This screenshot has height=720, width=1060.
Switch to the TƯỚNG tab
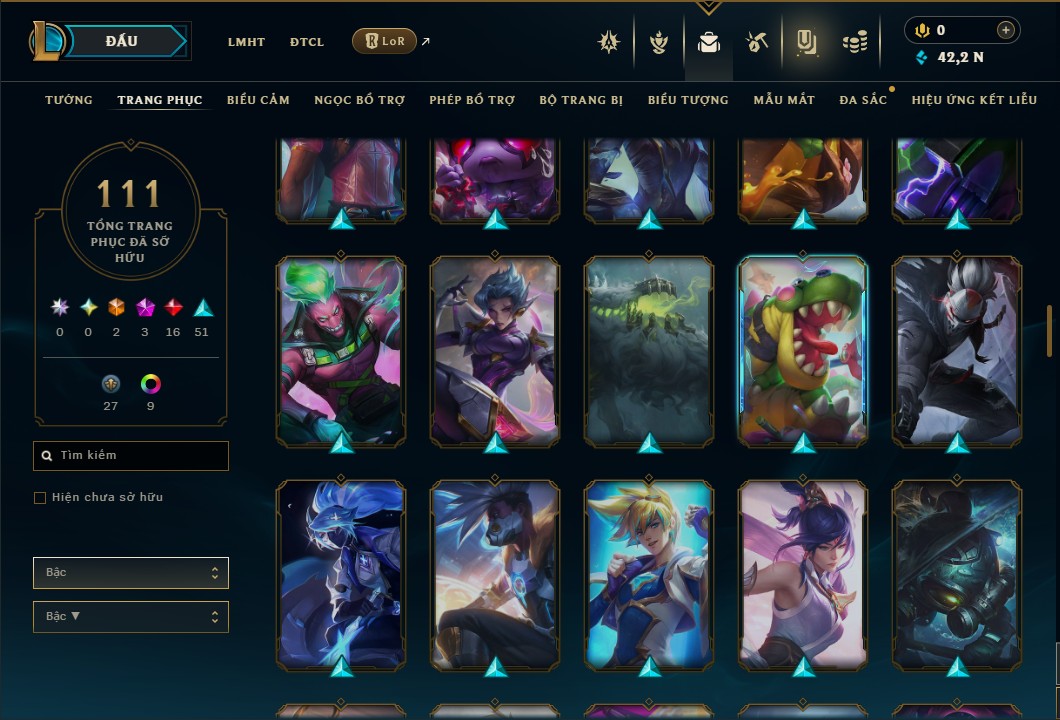point(69,100)
